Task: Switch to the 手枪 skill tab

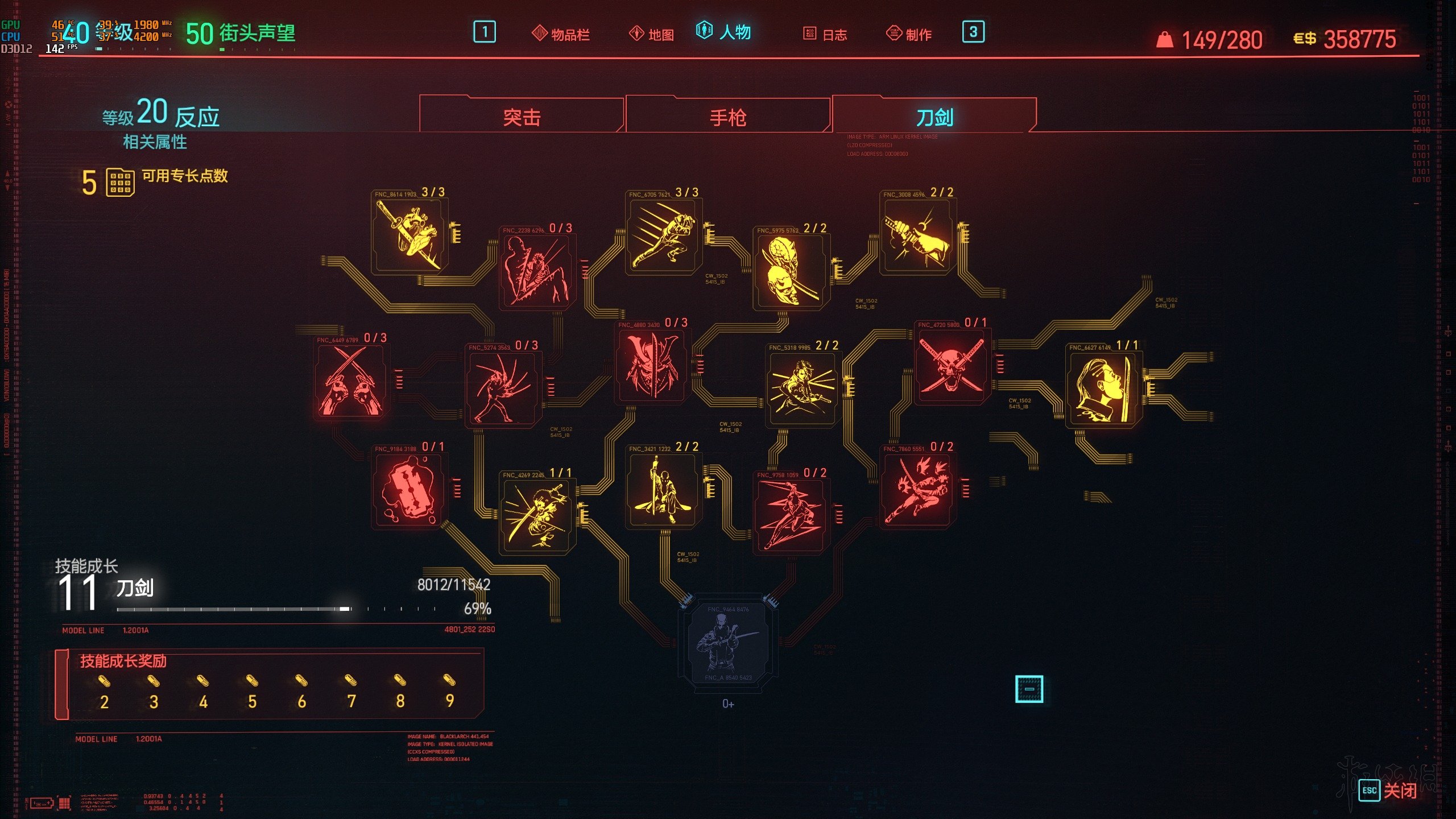Action: pyautogui.click(x=727, y=117)
